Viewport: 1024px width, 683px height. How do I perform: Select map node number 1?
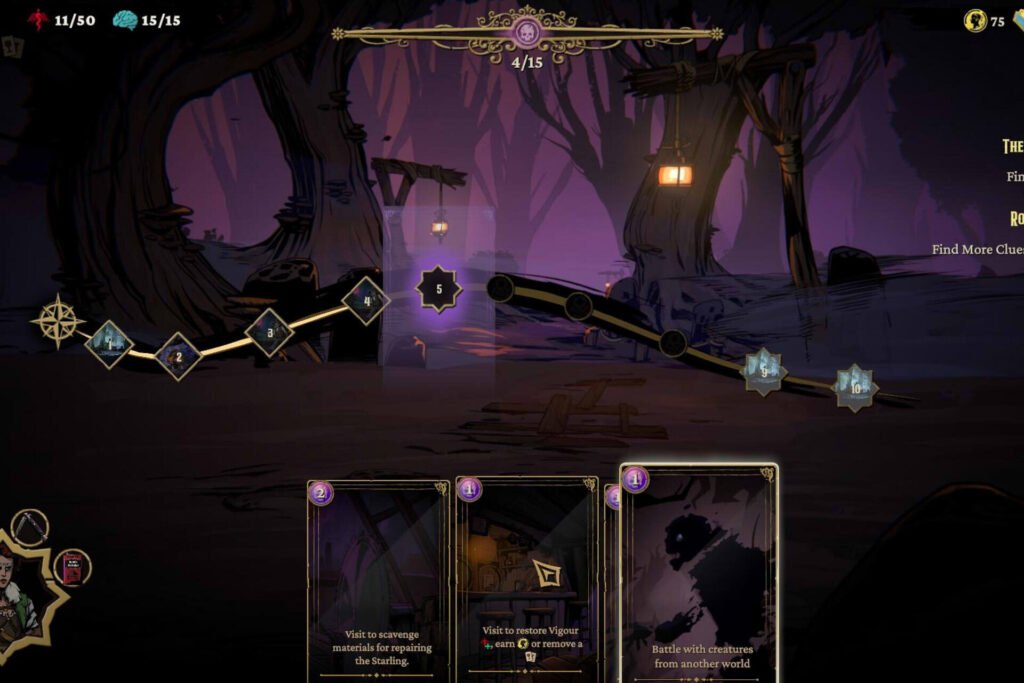click(x=109, y=344)
